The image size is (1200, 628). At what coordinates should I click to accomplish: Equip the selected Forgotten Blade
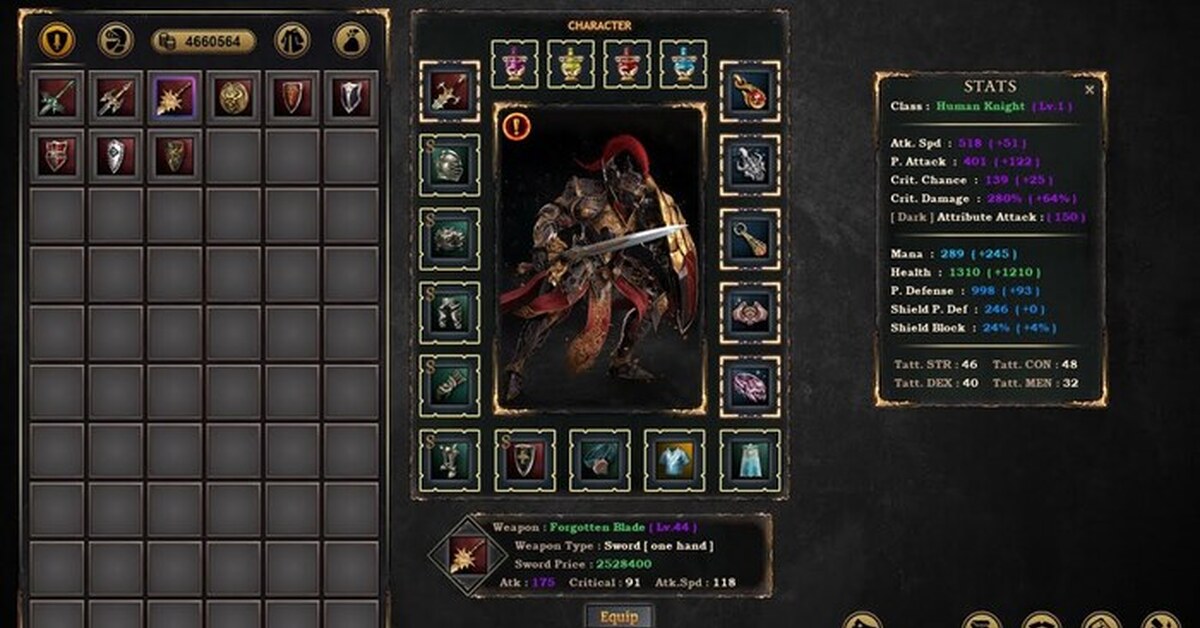point(619,615)
